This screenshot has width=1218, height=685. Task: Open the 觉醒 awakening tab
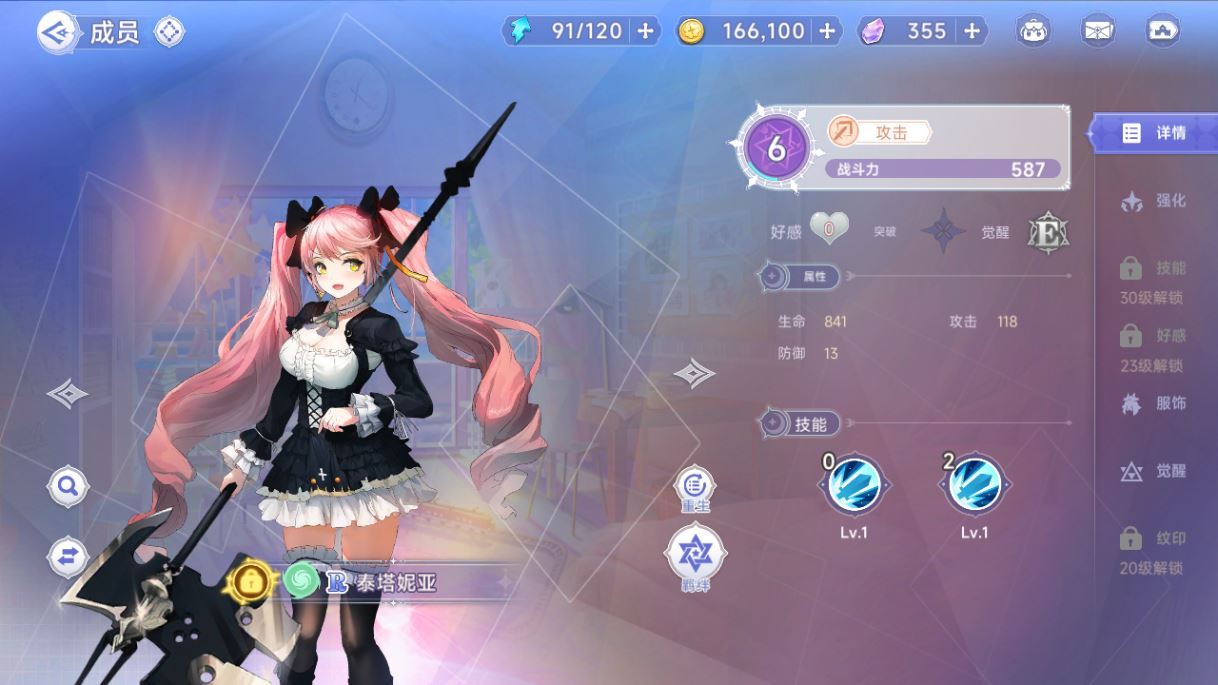pyautogui.click(x=1155, y=471)
